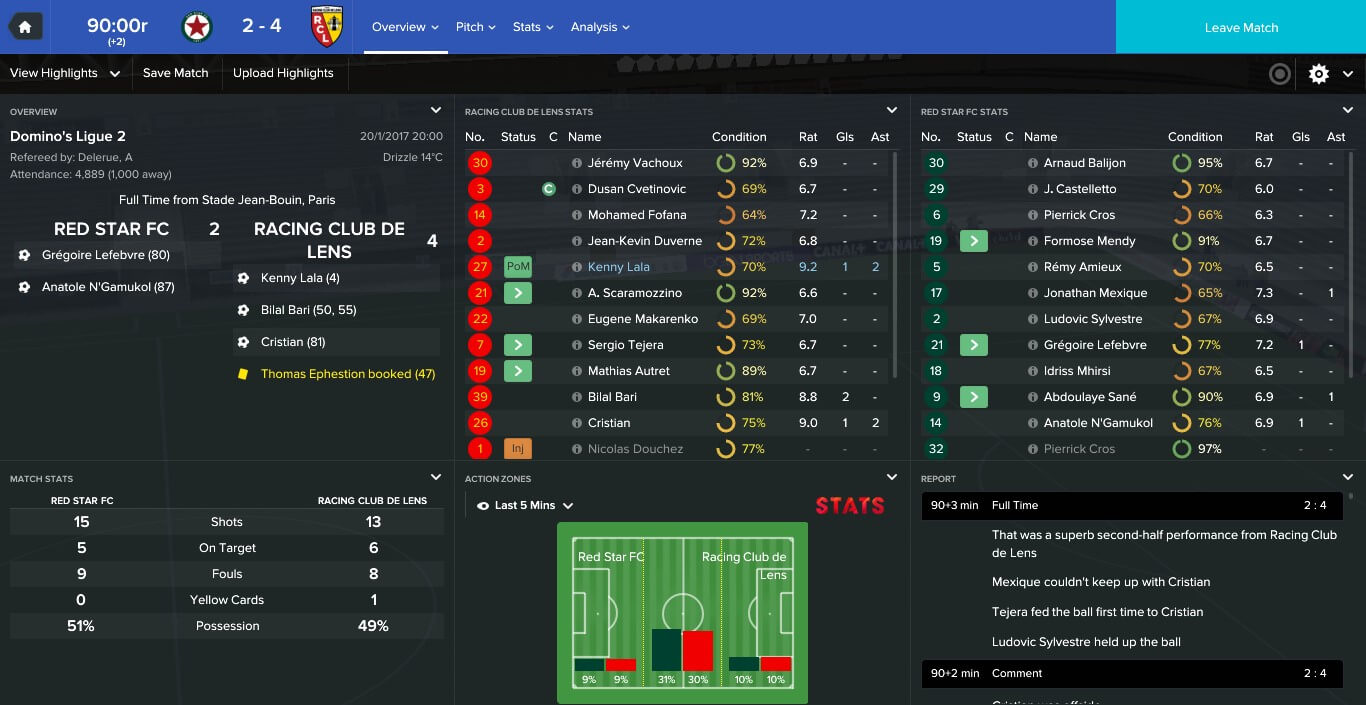Open the Stats menu
The height and width of the screenshot is (705, 1366).
tap(532, 27)
